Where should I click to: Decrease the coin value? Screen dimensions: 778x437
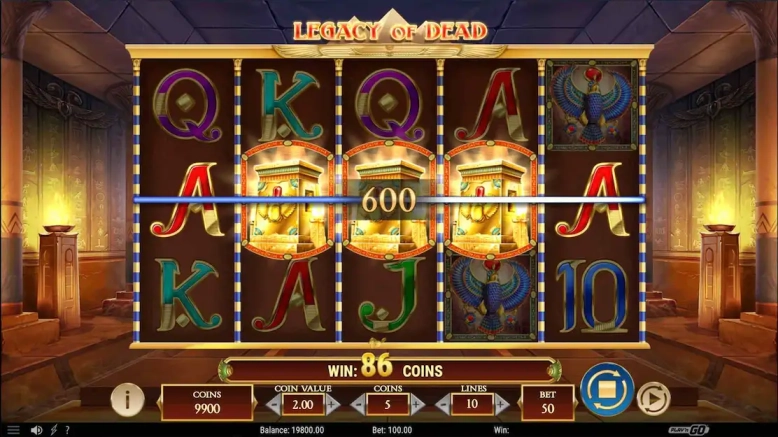(x=271, y=405)
